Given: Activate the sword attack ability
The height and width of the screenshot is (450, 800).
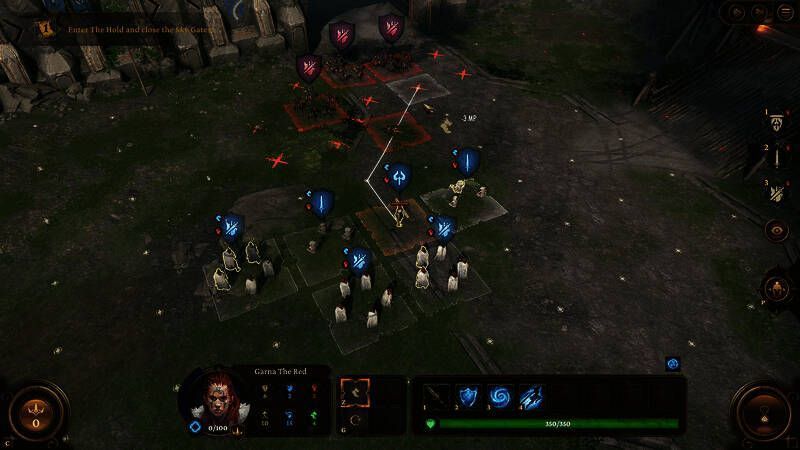Looking at the screenshot, I should (437, 395).
